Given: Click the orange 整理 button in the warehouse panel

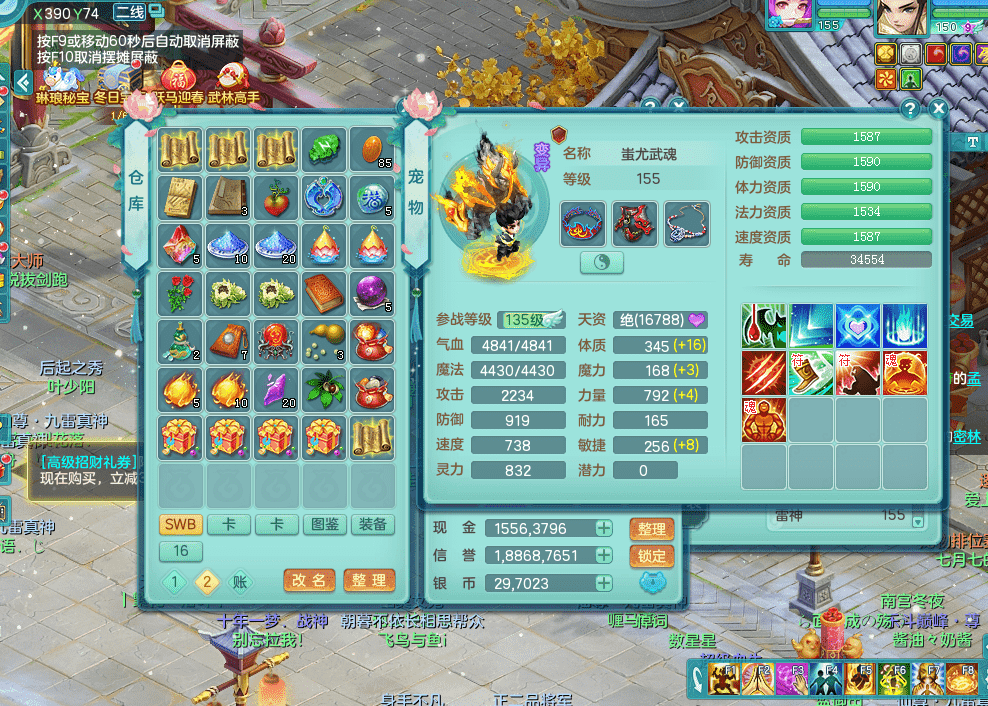Looking at the screenshot, I should click(368, 580).
